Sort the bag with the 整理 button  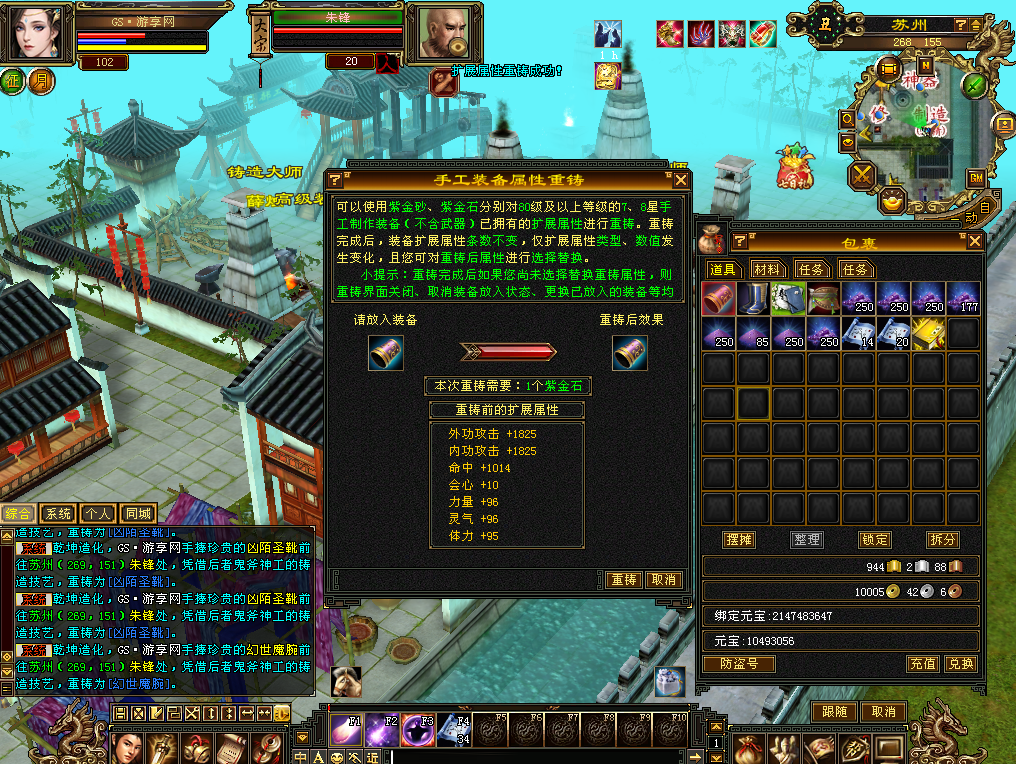pos(806,540)
